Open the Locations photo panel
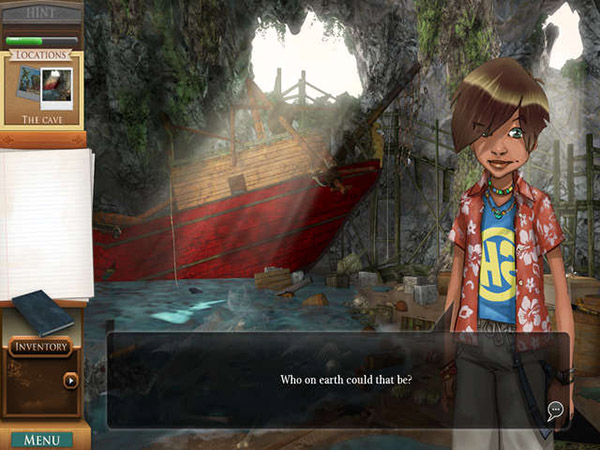 (x=42, y=87)
